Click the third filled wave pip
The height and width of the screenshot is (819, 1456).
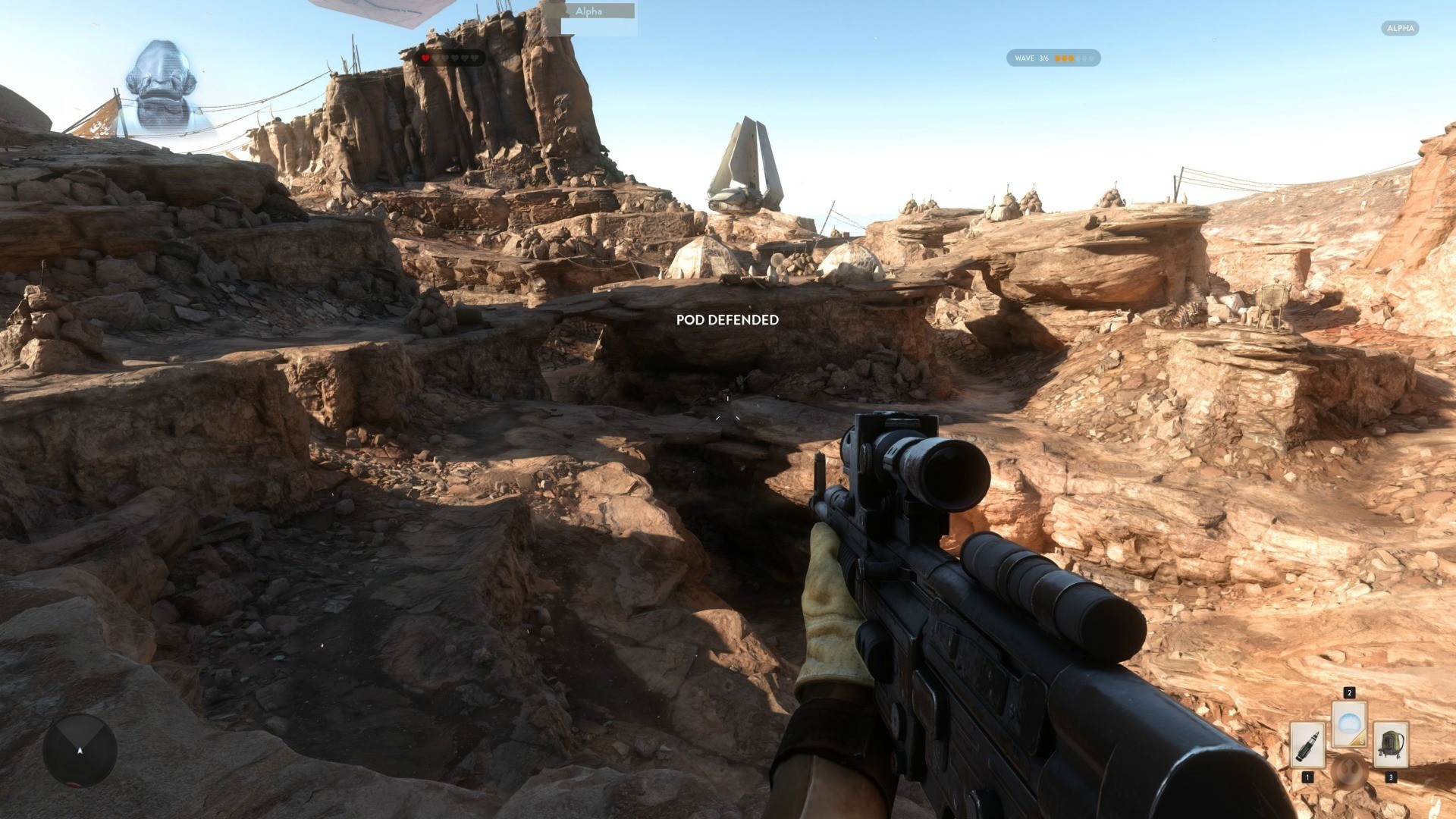1072,58
